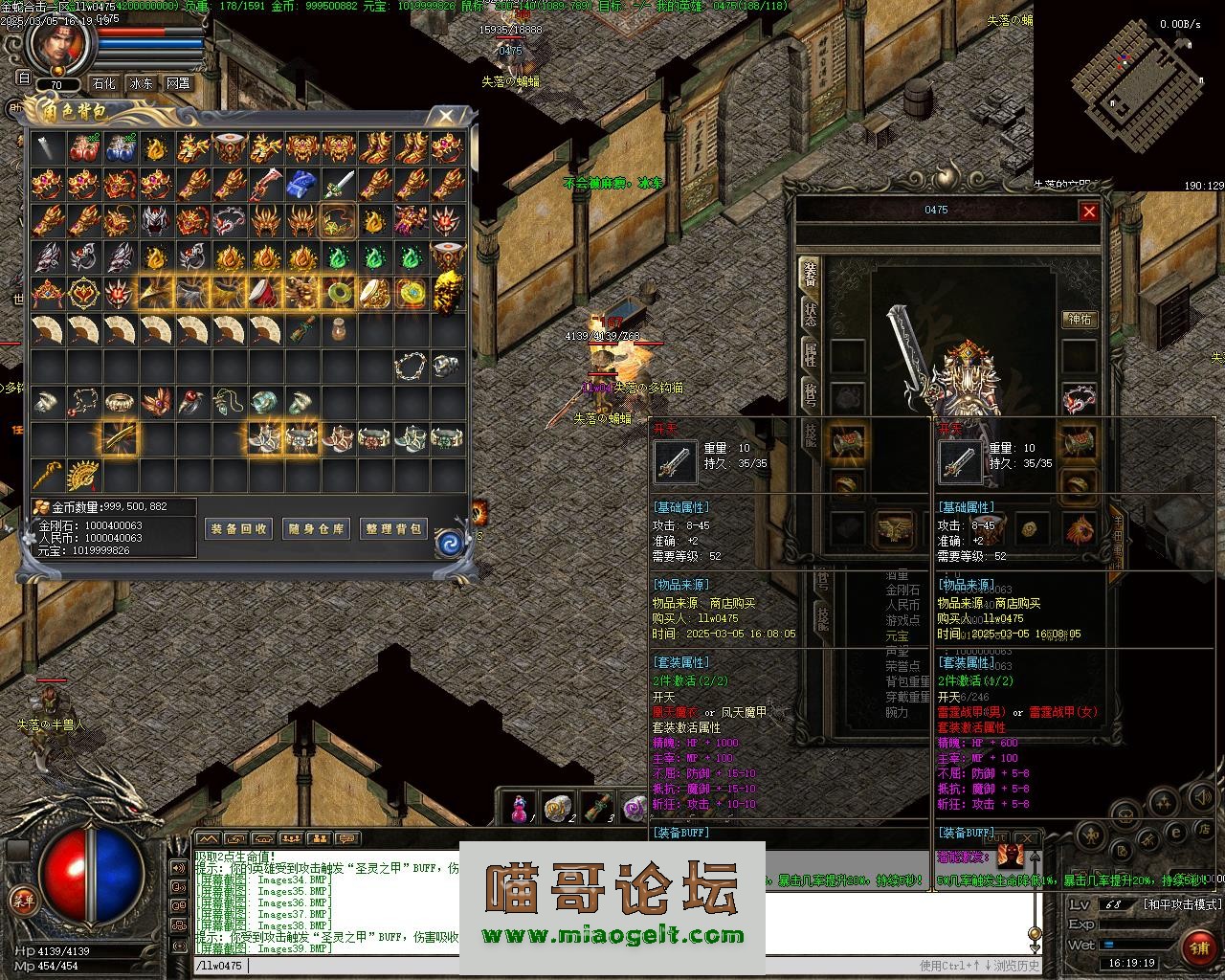Select the red drum item in bag
Viewport: 1225px width, 980px height.
click(x=266, y=293)
